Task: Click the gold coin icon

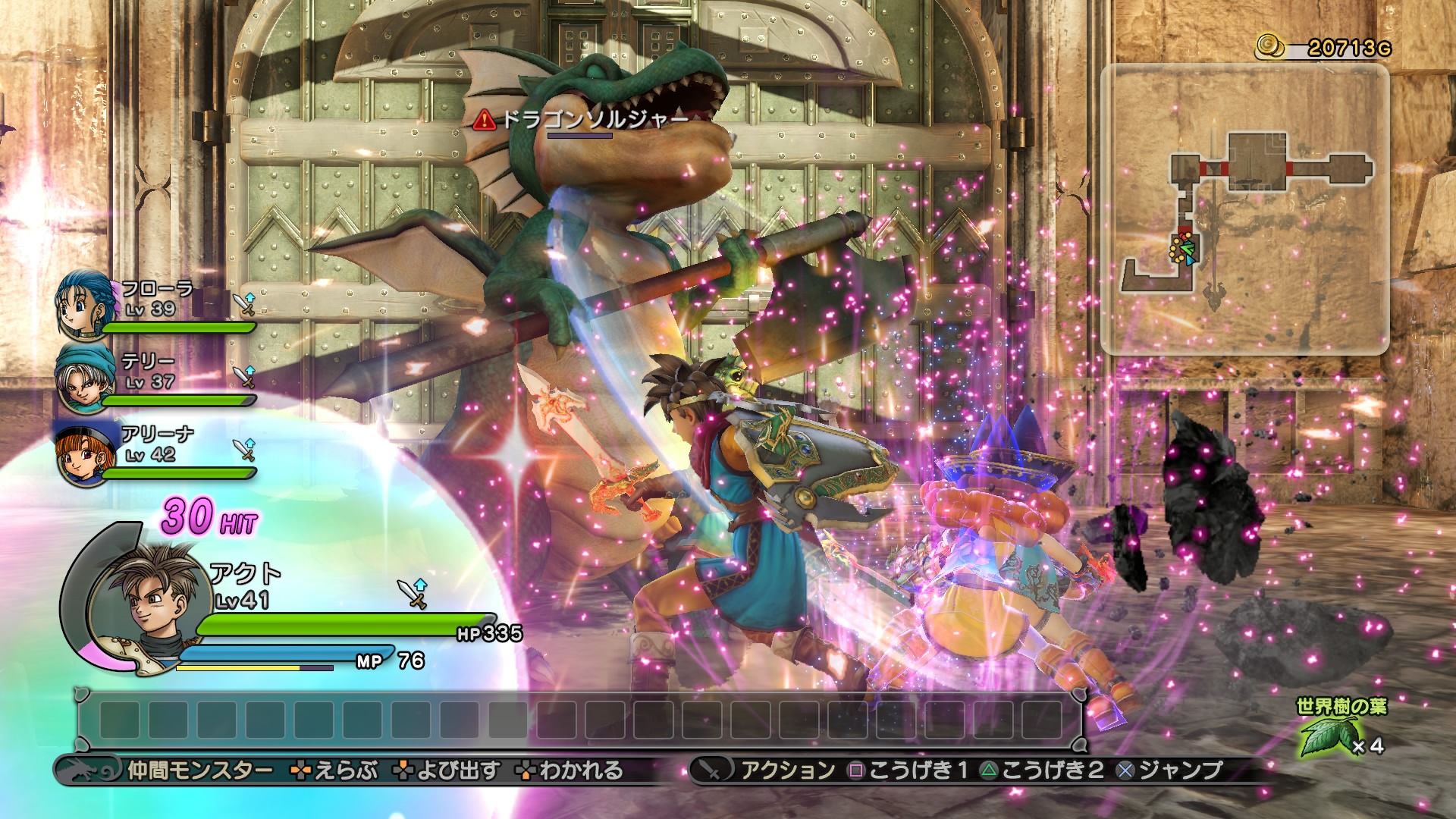Action: (1271, 47)
